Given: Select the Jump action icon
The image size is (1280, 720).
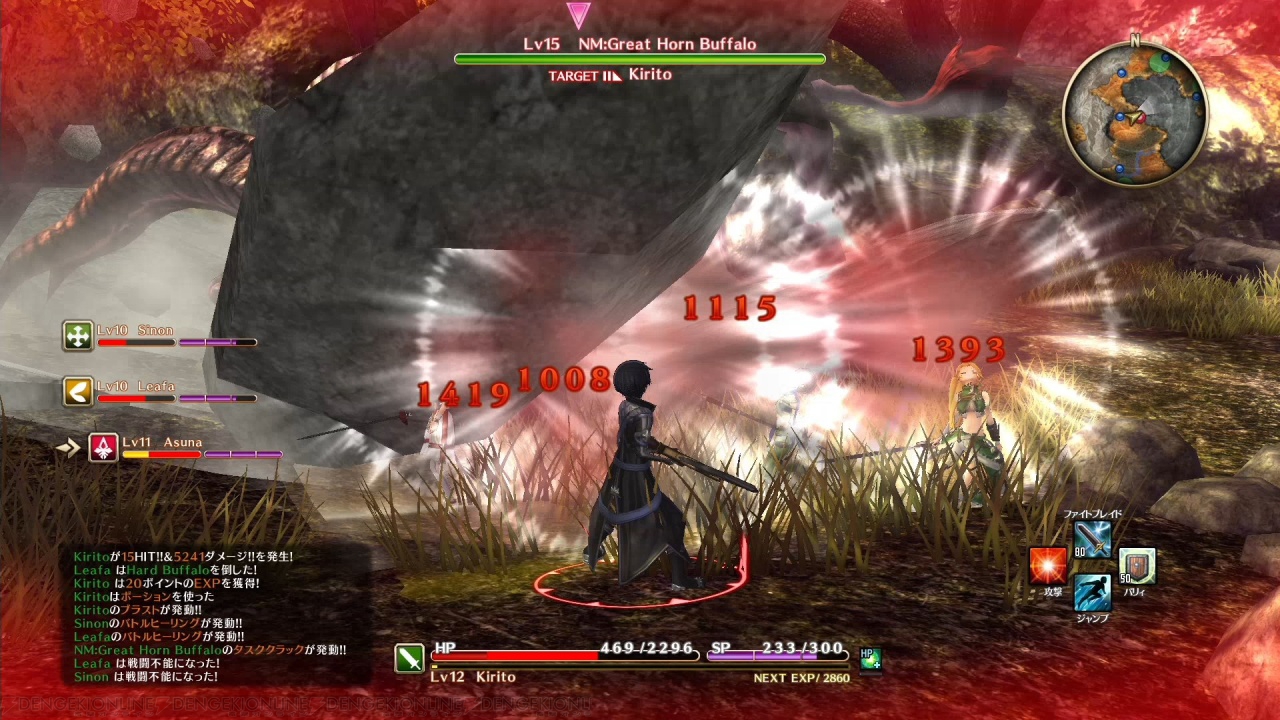Looking at the screenshot, I should coord(1092,592).
